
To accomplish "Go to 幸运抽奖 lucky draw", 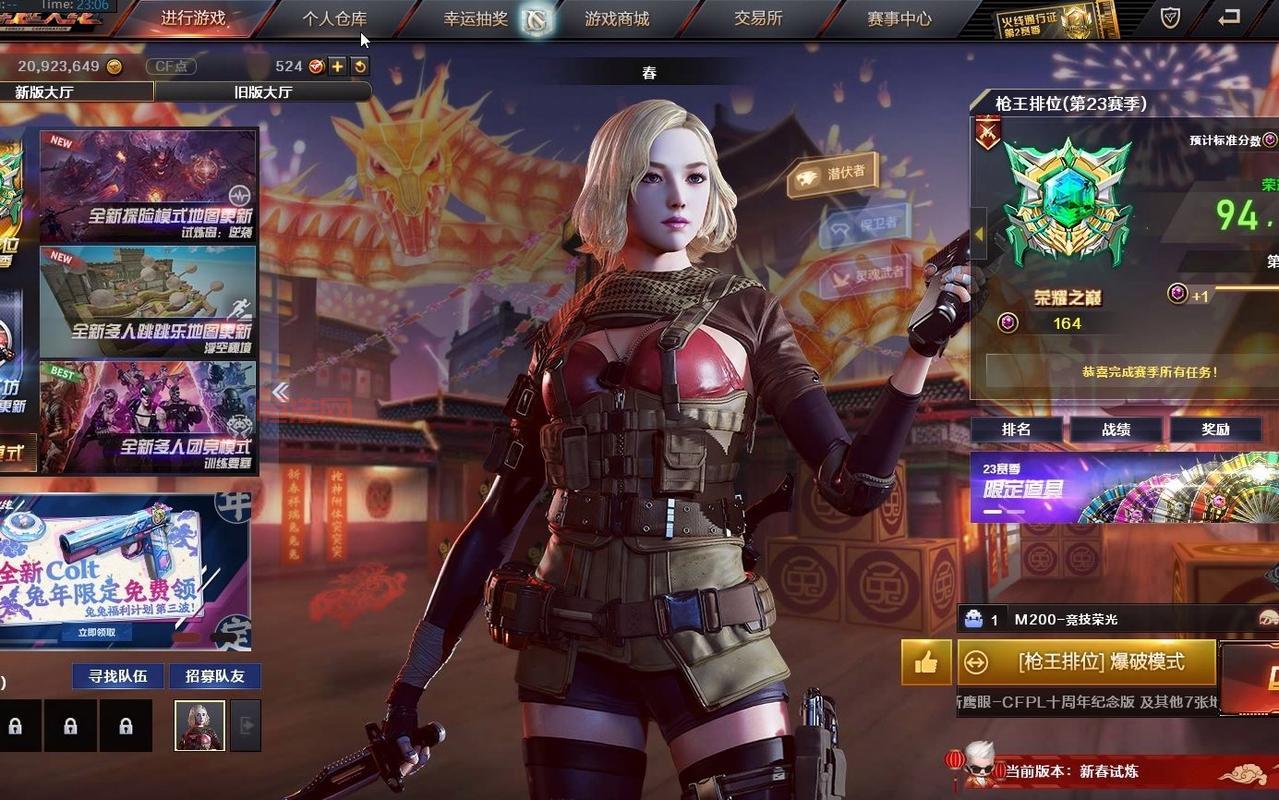I will point(476,18).
